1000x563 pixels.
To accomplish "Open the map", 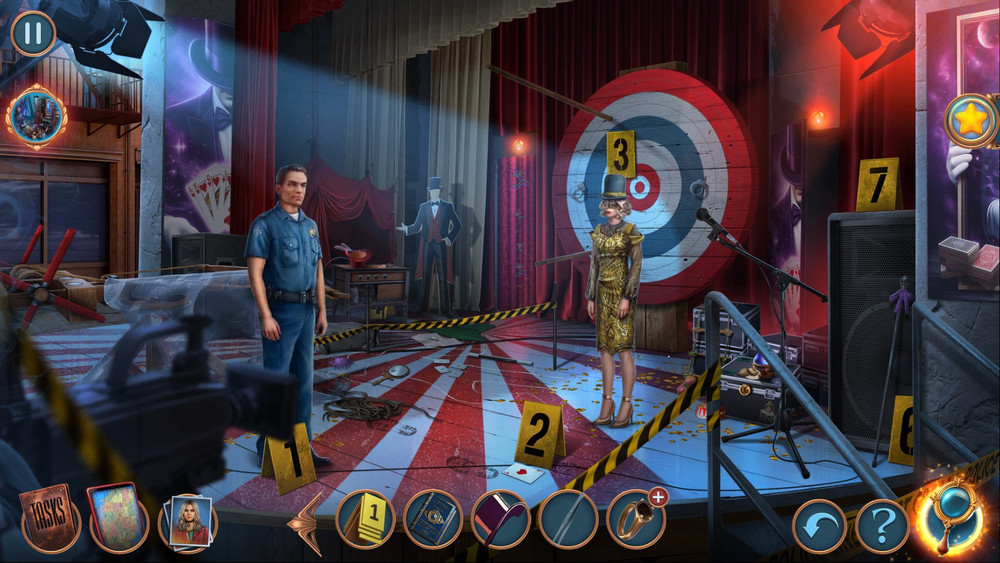I will coord(118,520).
